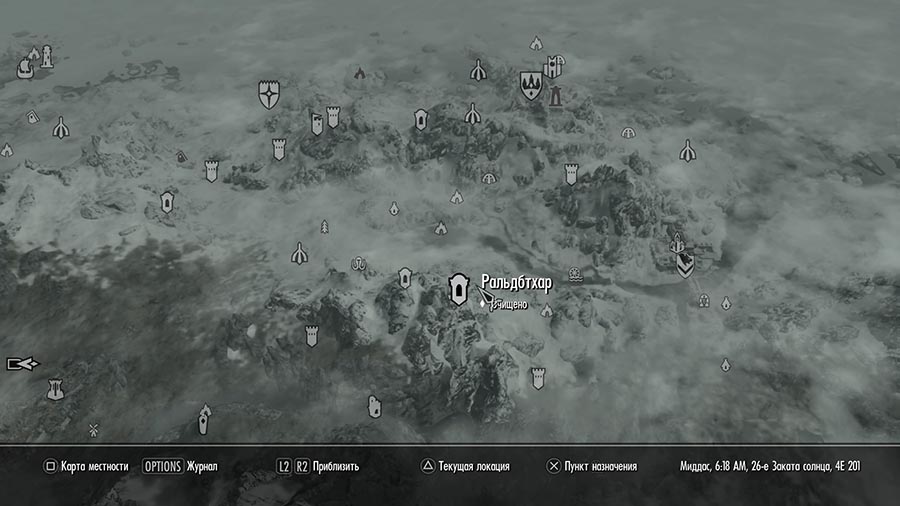Select the longship marker by the lighthouse
The image size is (900, 506).
pyautogui.click(x=25, y=68)
